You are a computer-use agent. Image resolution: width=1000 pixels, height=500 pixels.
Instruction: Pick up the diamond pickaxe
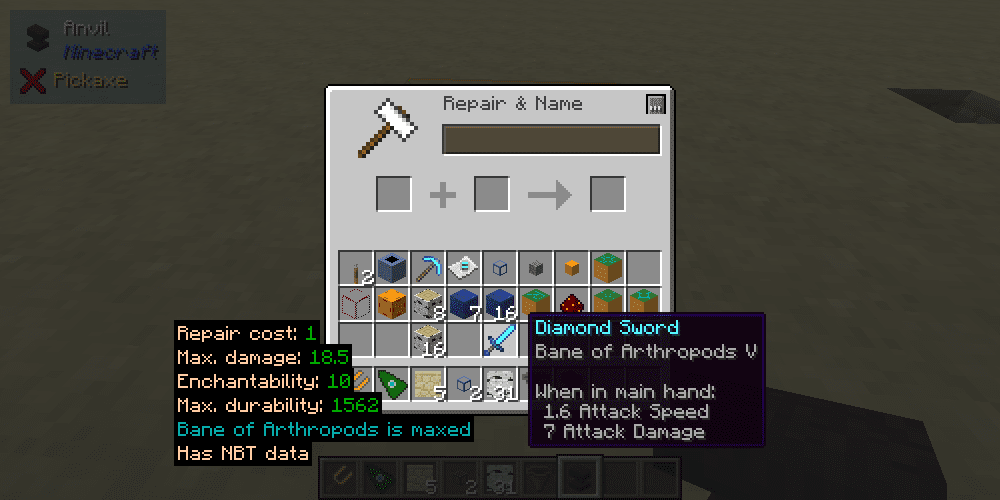pyautogui.click(x=427, y=268)
